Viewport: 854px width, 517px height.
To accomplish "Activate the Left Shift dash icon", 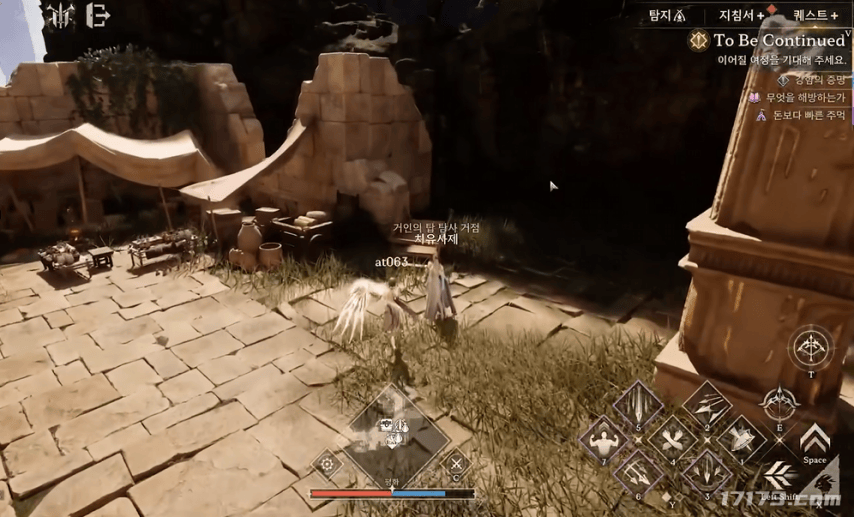I will (x=780, y=476).
